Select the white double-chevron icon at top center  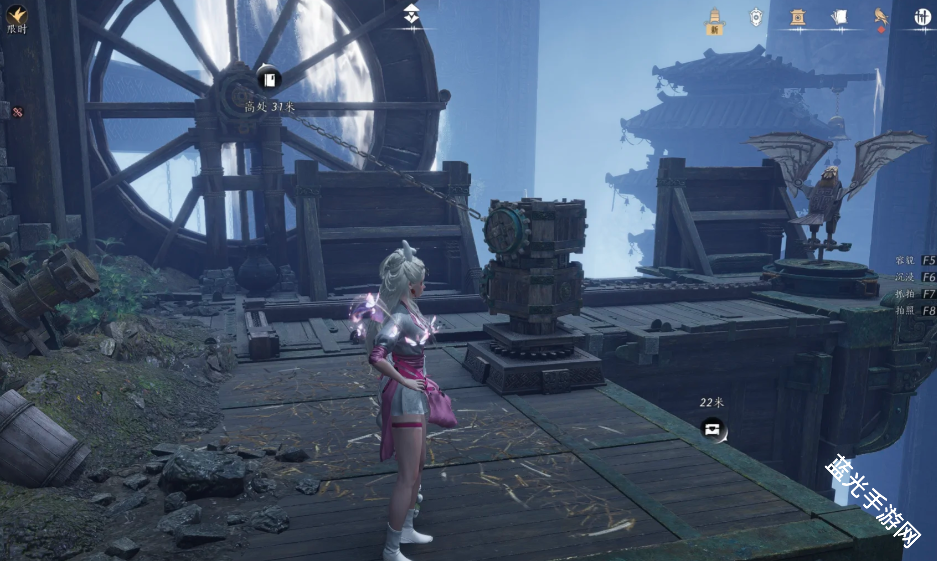point(412,14)
